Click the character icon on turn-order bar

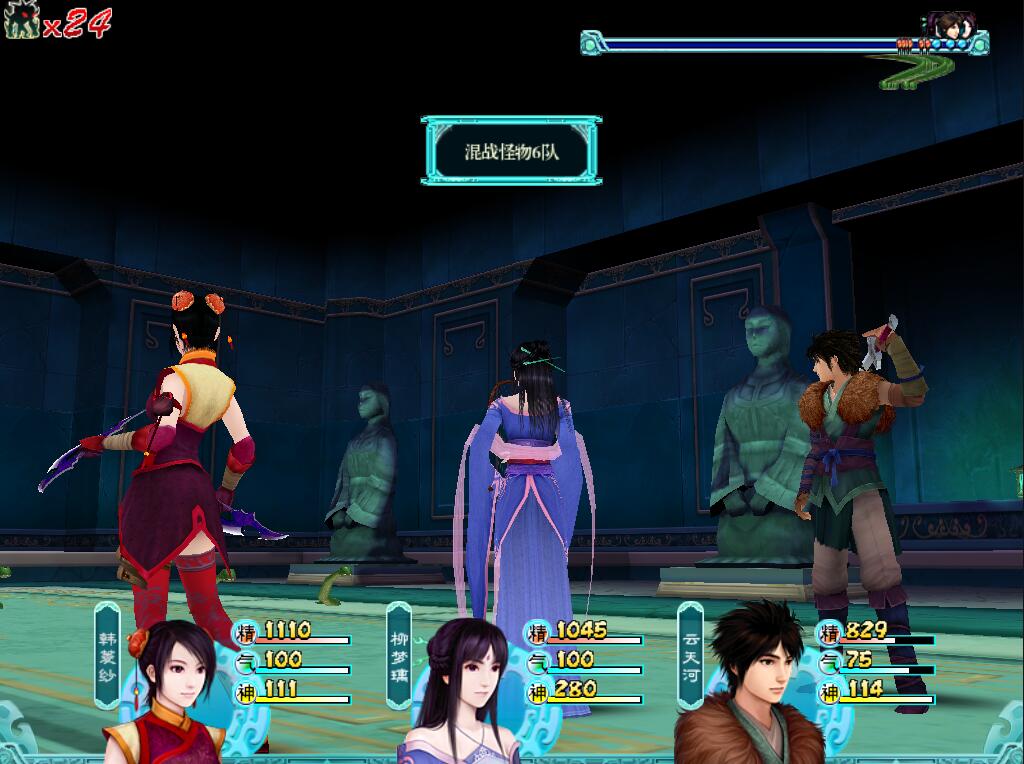[947, 25]
